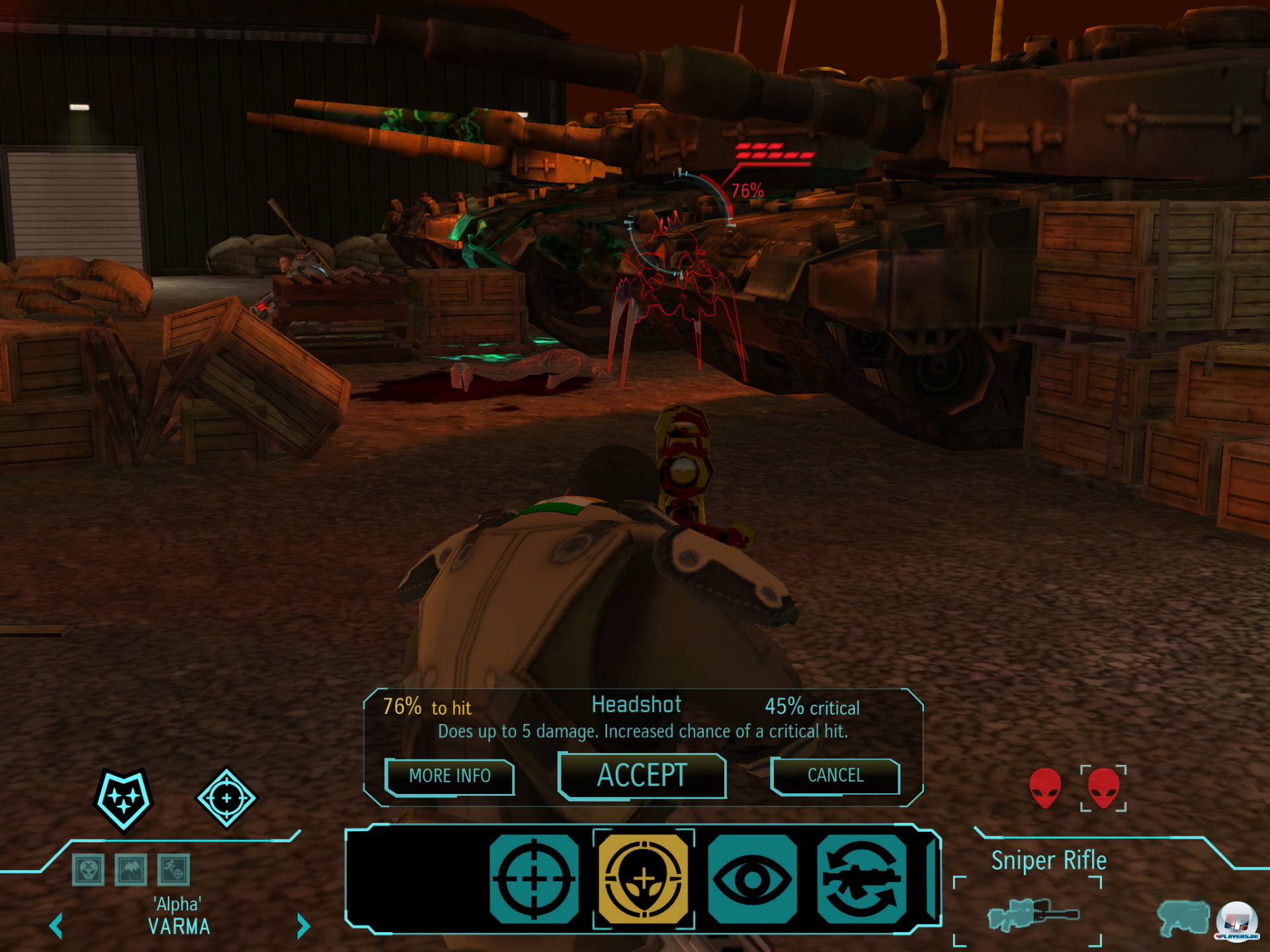Target the alien head without brackets

1045,787
